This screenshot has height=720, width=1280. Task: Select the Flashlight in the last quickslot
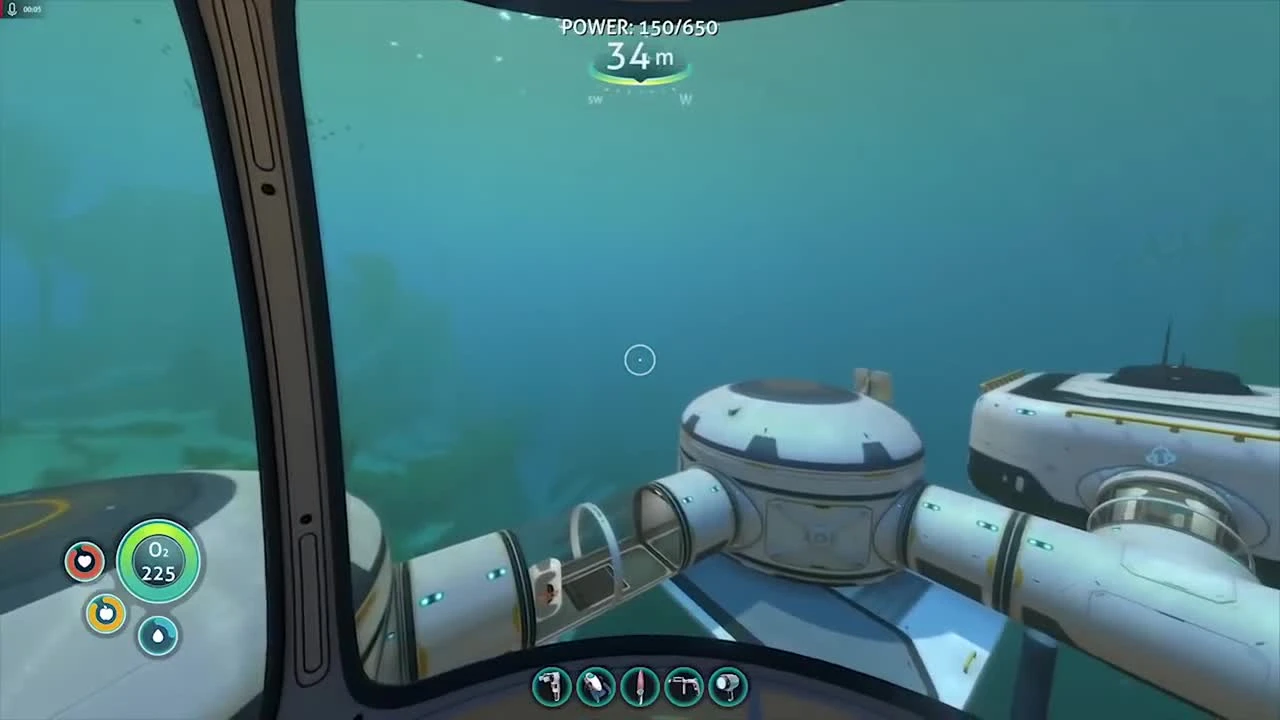727,684
